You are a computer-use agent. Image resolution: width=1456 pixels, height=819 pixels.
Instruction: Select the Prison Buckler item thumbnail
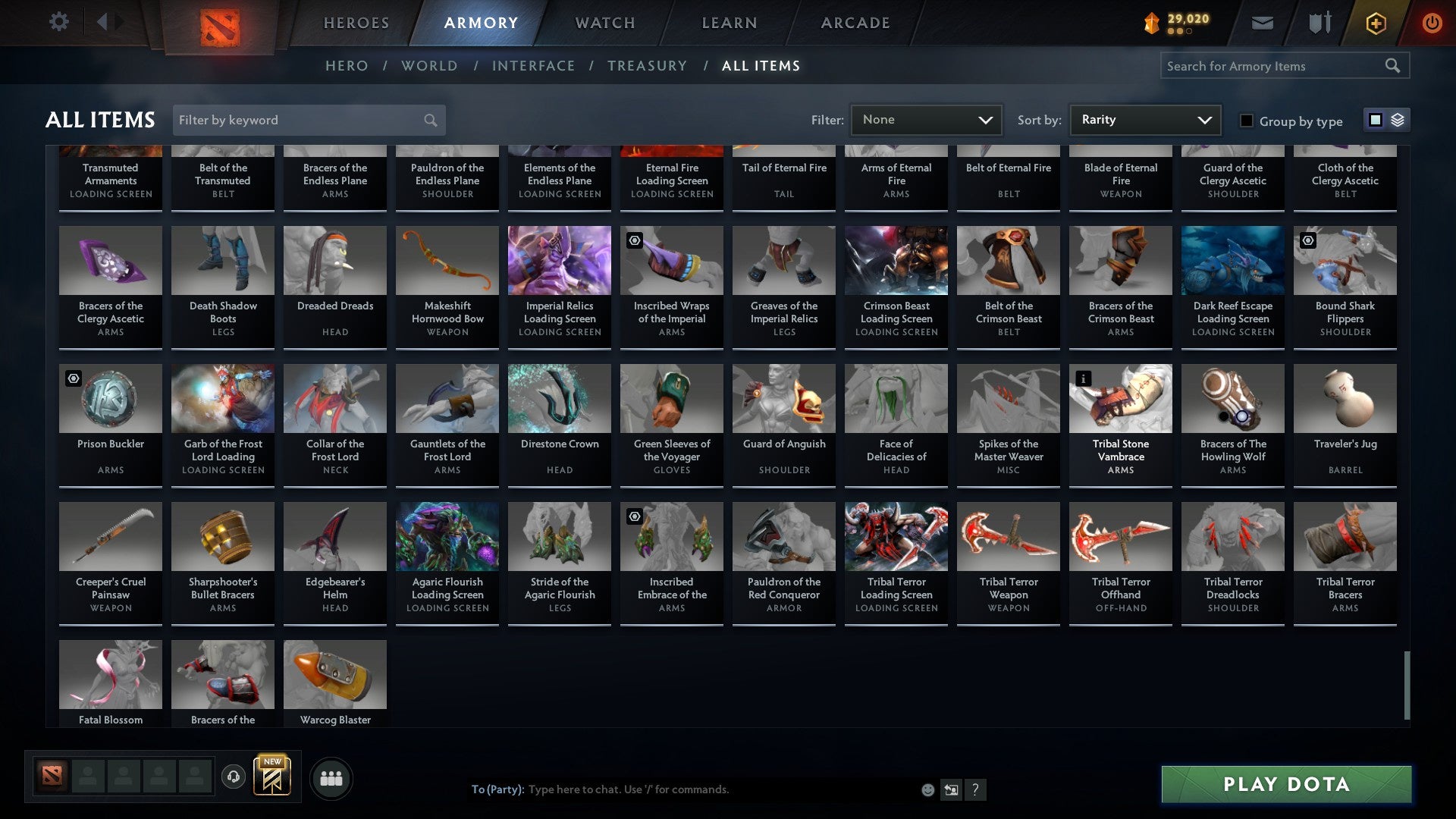coord(110,397)
